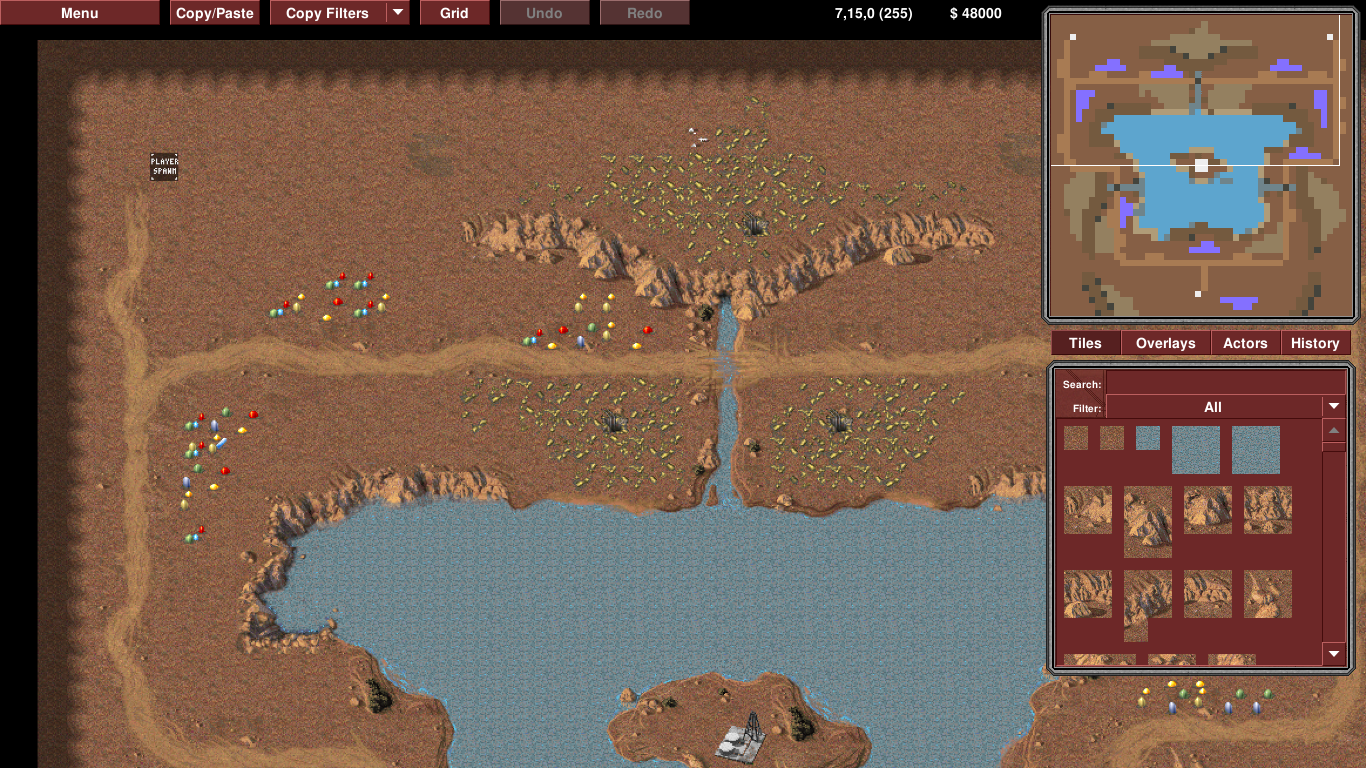
Task: Switch to the Tiles tab
Action: 1085,343
